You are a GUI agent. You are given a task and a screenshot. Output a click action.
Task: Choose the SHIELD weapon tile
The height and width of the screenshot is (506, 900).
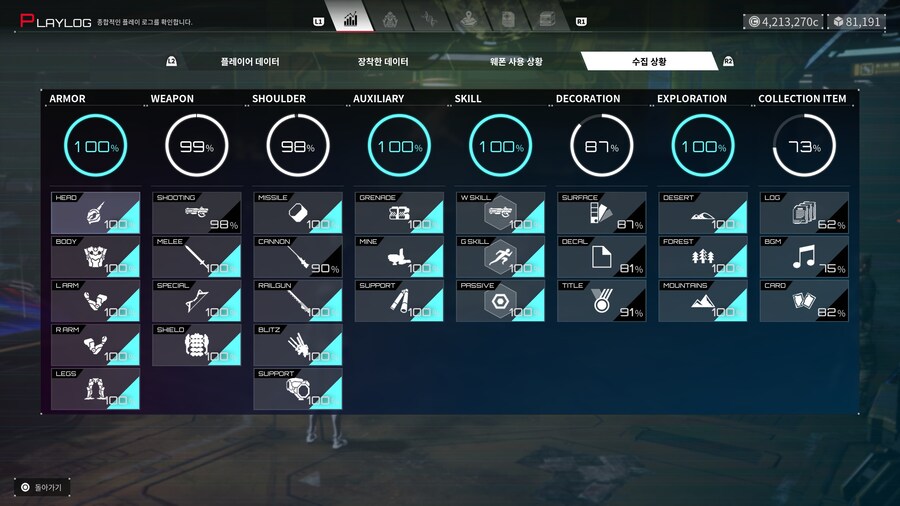click(196, 345)
